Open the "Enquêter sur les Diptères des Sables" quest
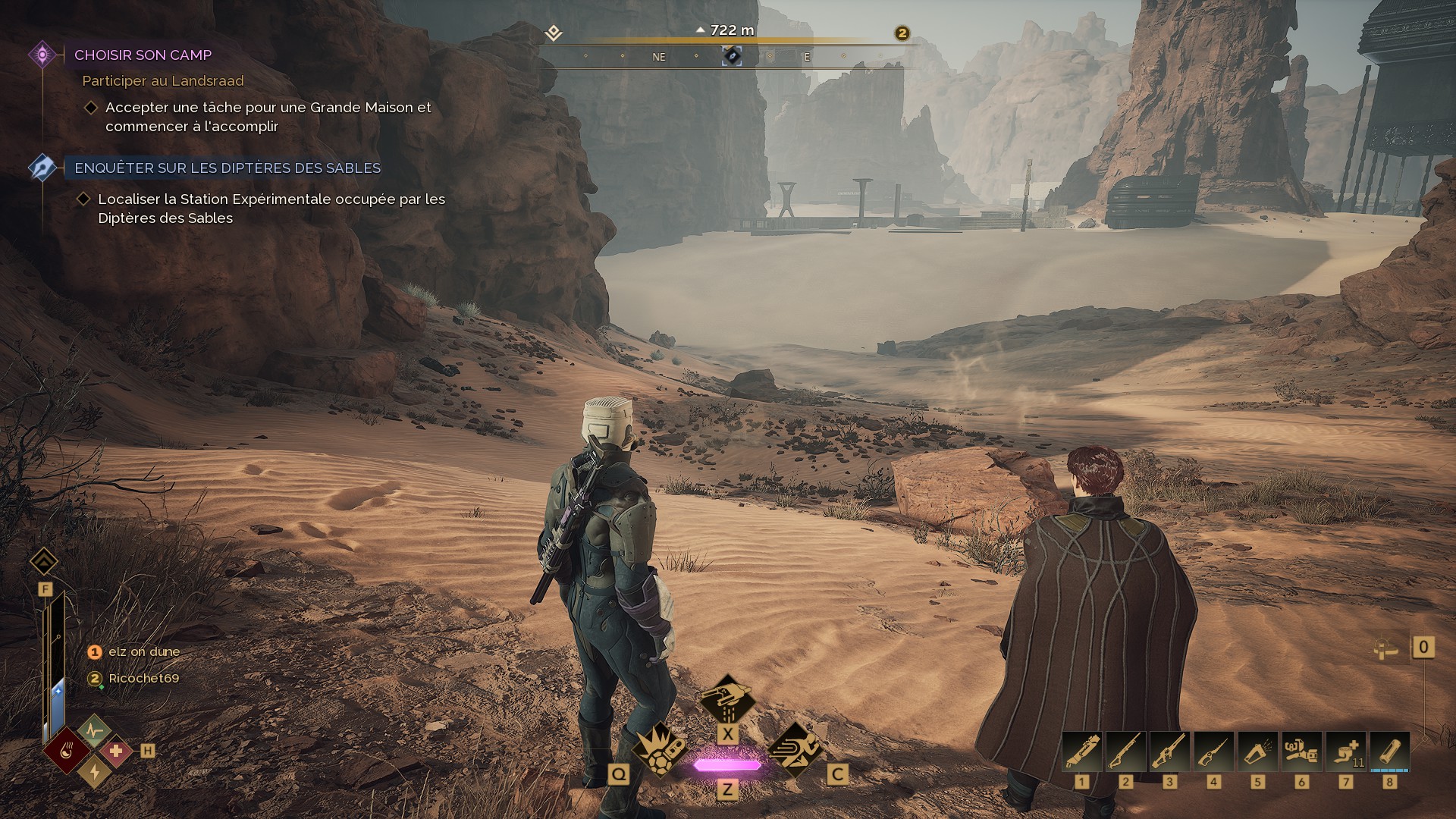Screen dimensions: 1456x819 (227, 168)
